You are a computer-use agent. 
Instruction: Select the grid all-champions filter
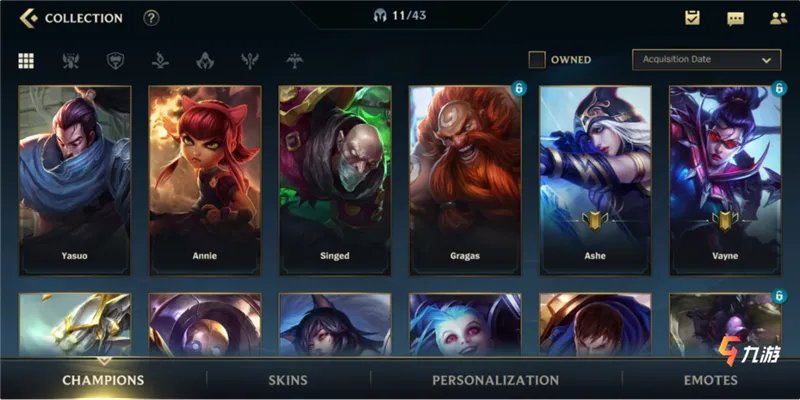click(26, 60)
